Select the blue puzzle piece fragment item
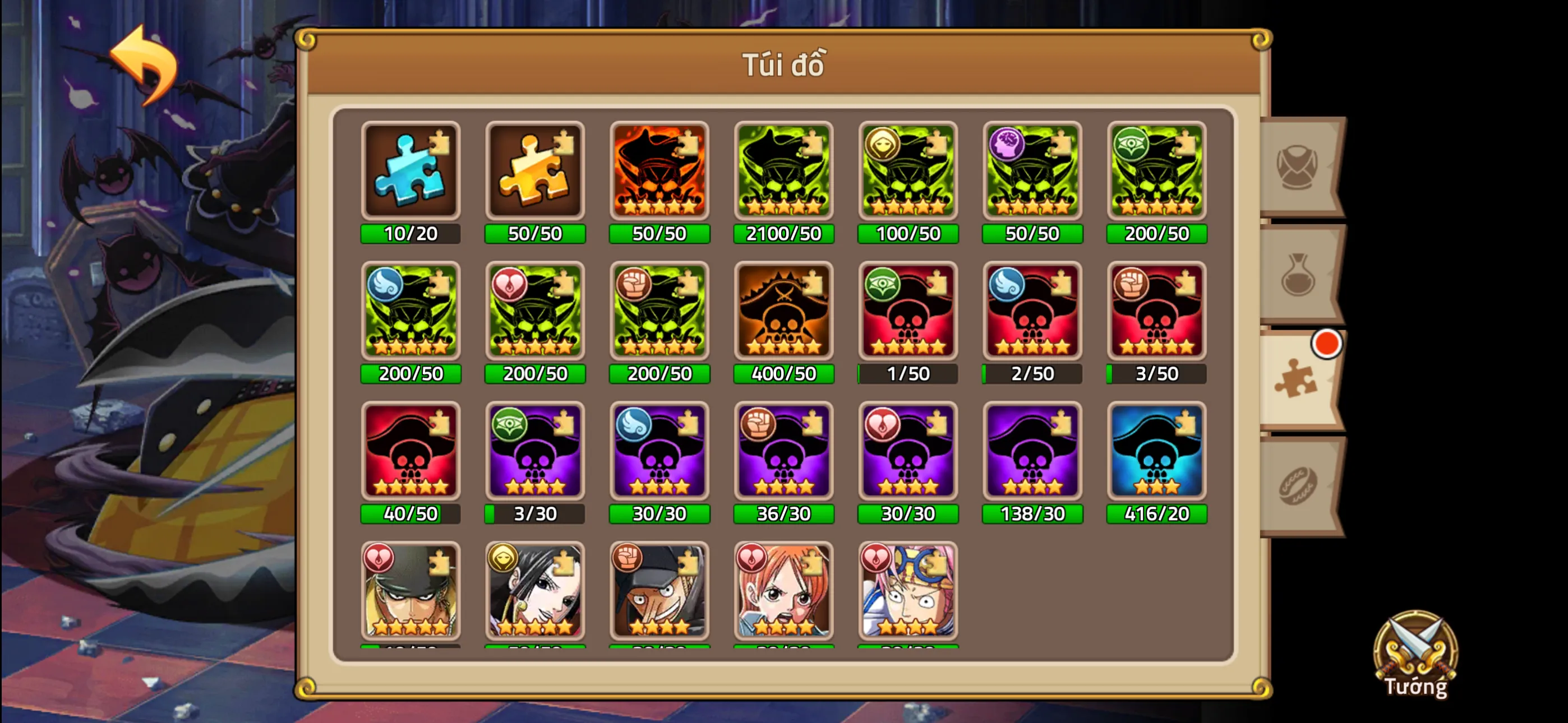The width and height of the screenshot is (1568, 723). (411, 172)
